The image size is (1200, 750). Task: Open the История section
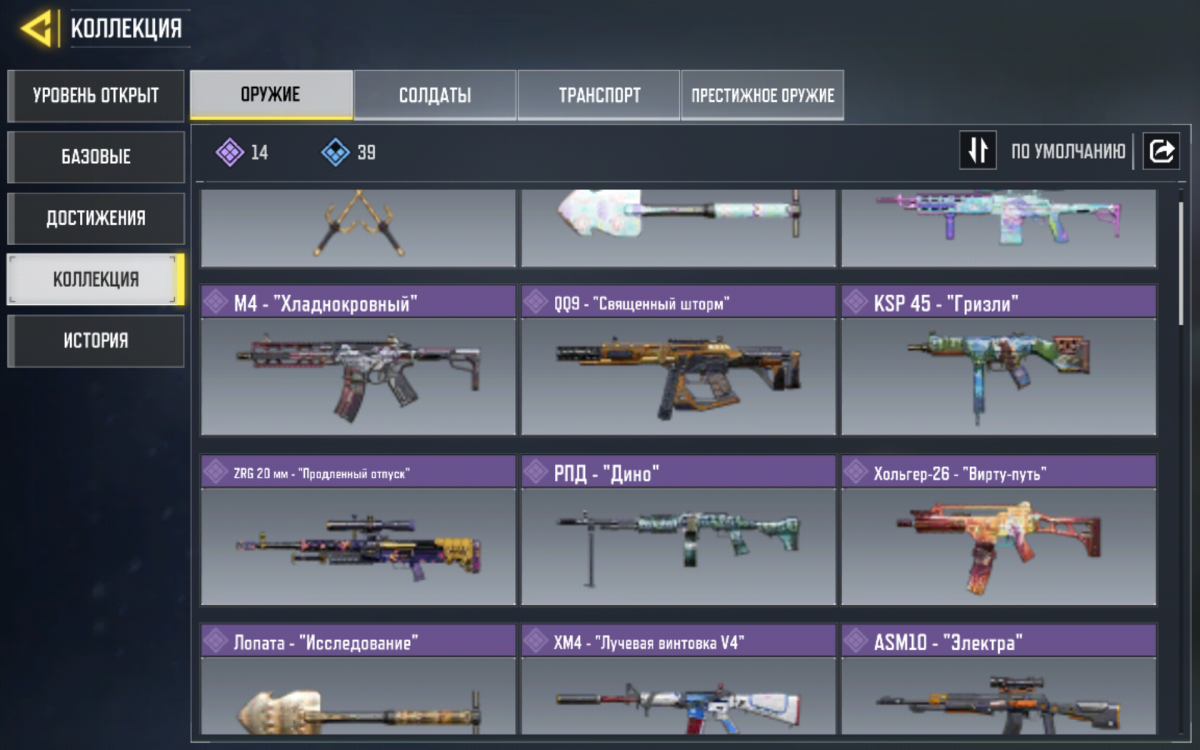(x=96, y=340)
